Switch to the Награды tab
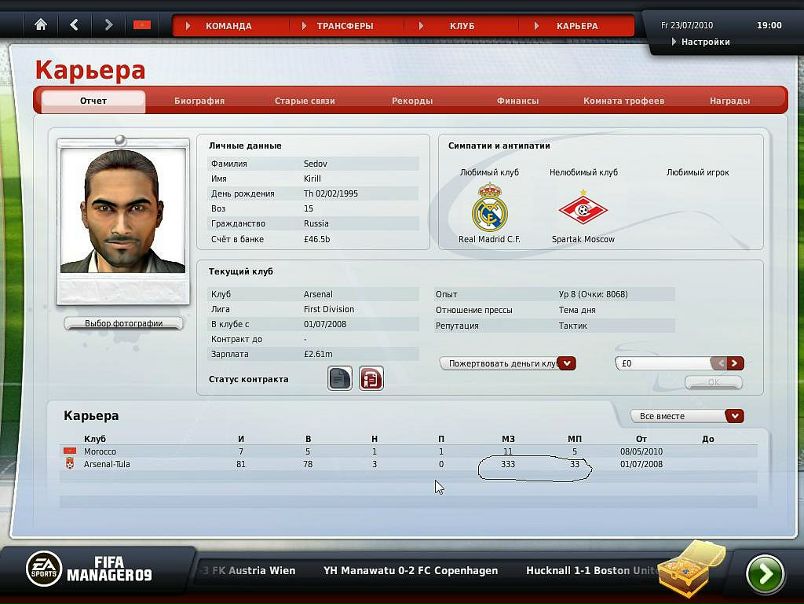The width and height of the screenshot is (804, 604). pyautogui.click(x=730, y=101)
